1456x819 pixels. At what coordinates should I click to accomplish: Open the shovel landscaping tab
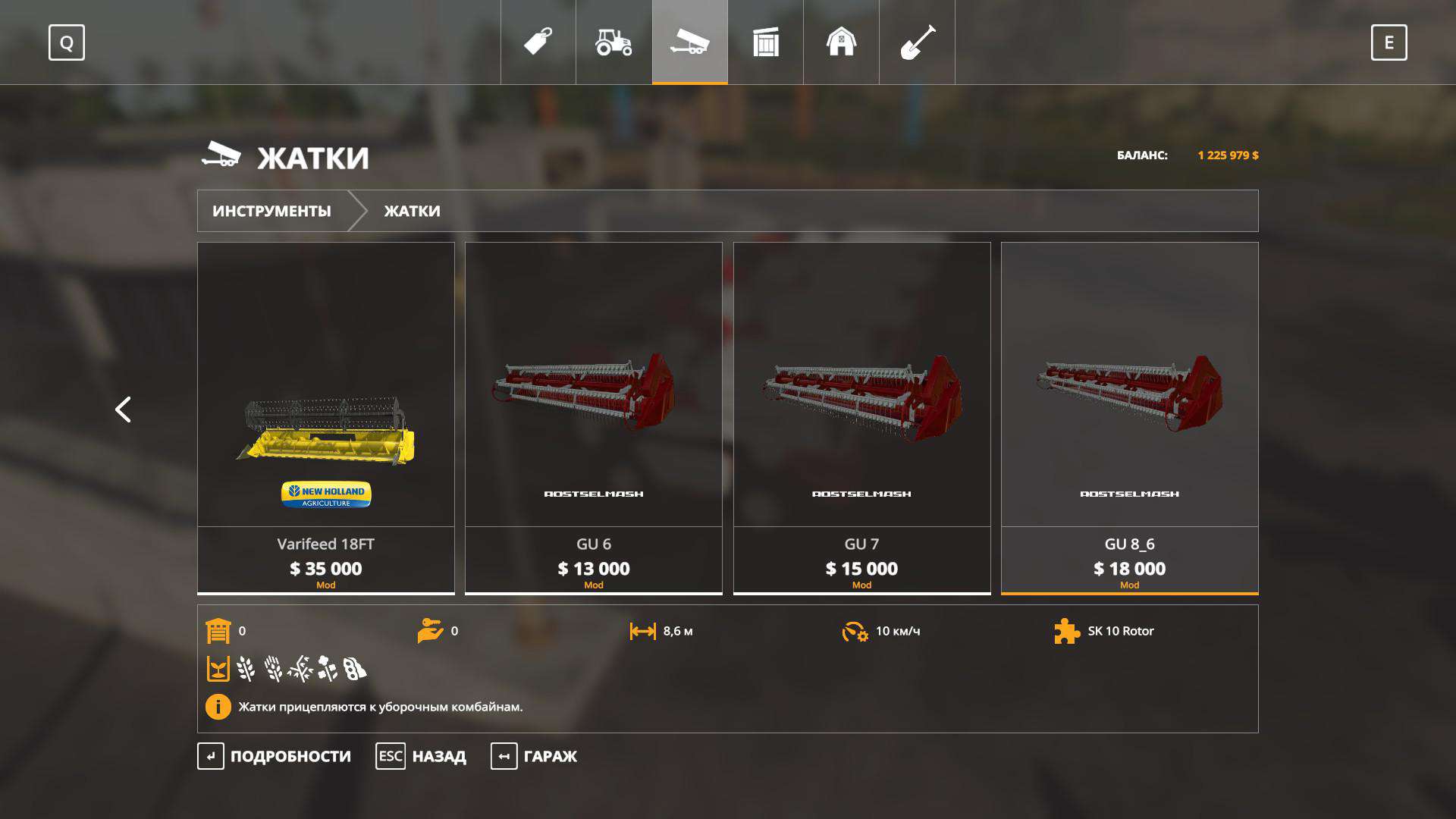point(917,42)
